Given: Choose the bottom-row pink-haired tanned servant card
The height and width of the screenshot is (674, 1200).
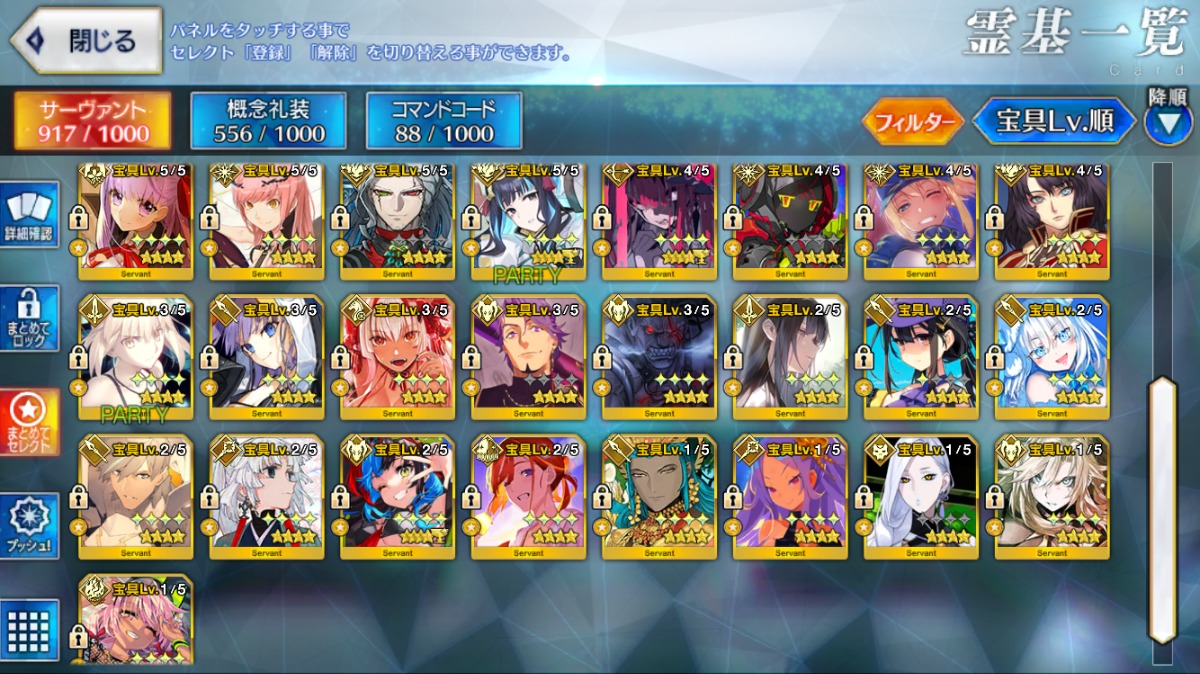Looking at the screenshot, I should point(136,620).
